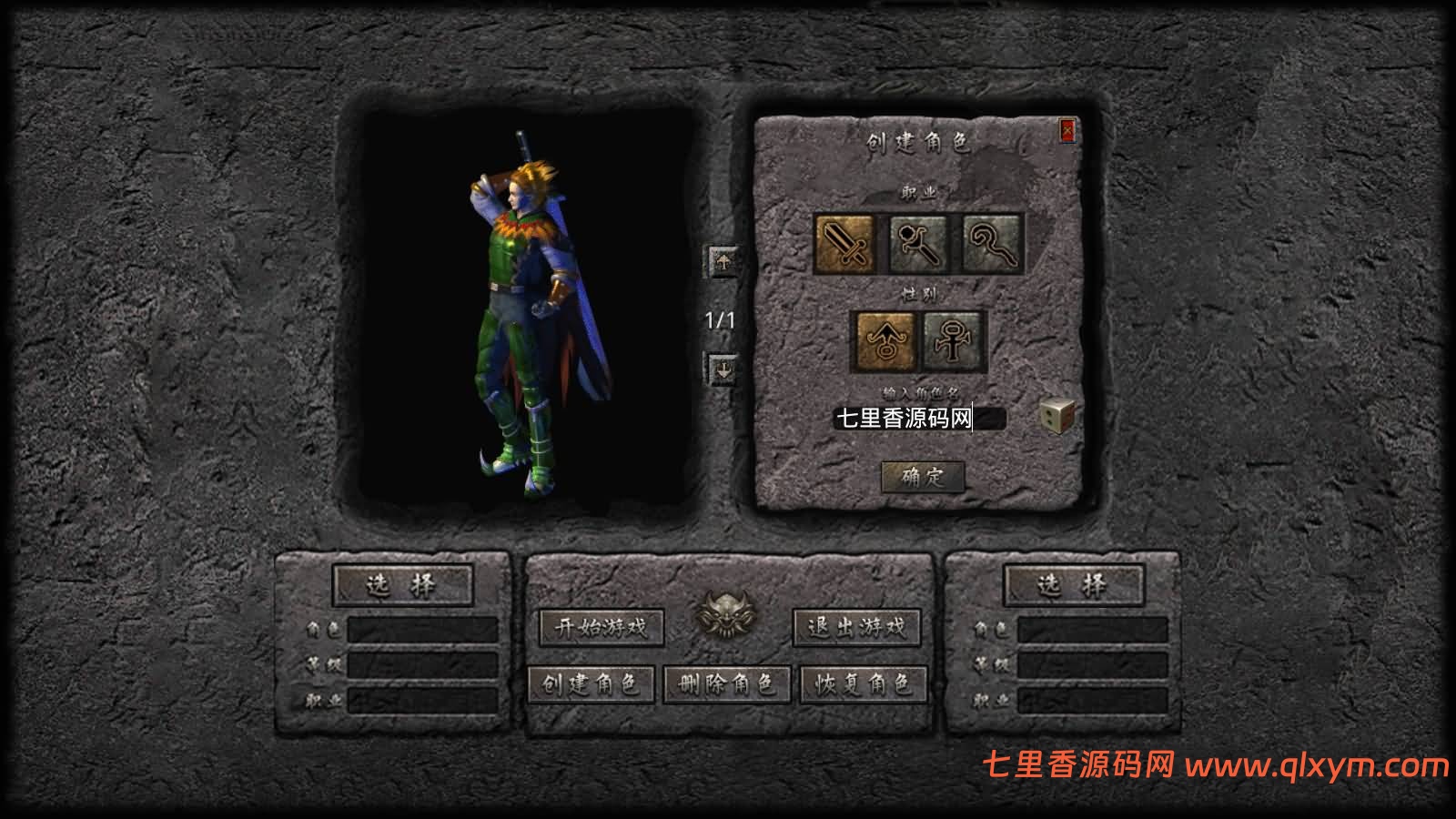
Task: Click the name input field showing 七里香源码网
Action: [919, 419]
